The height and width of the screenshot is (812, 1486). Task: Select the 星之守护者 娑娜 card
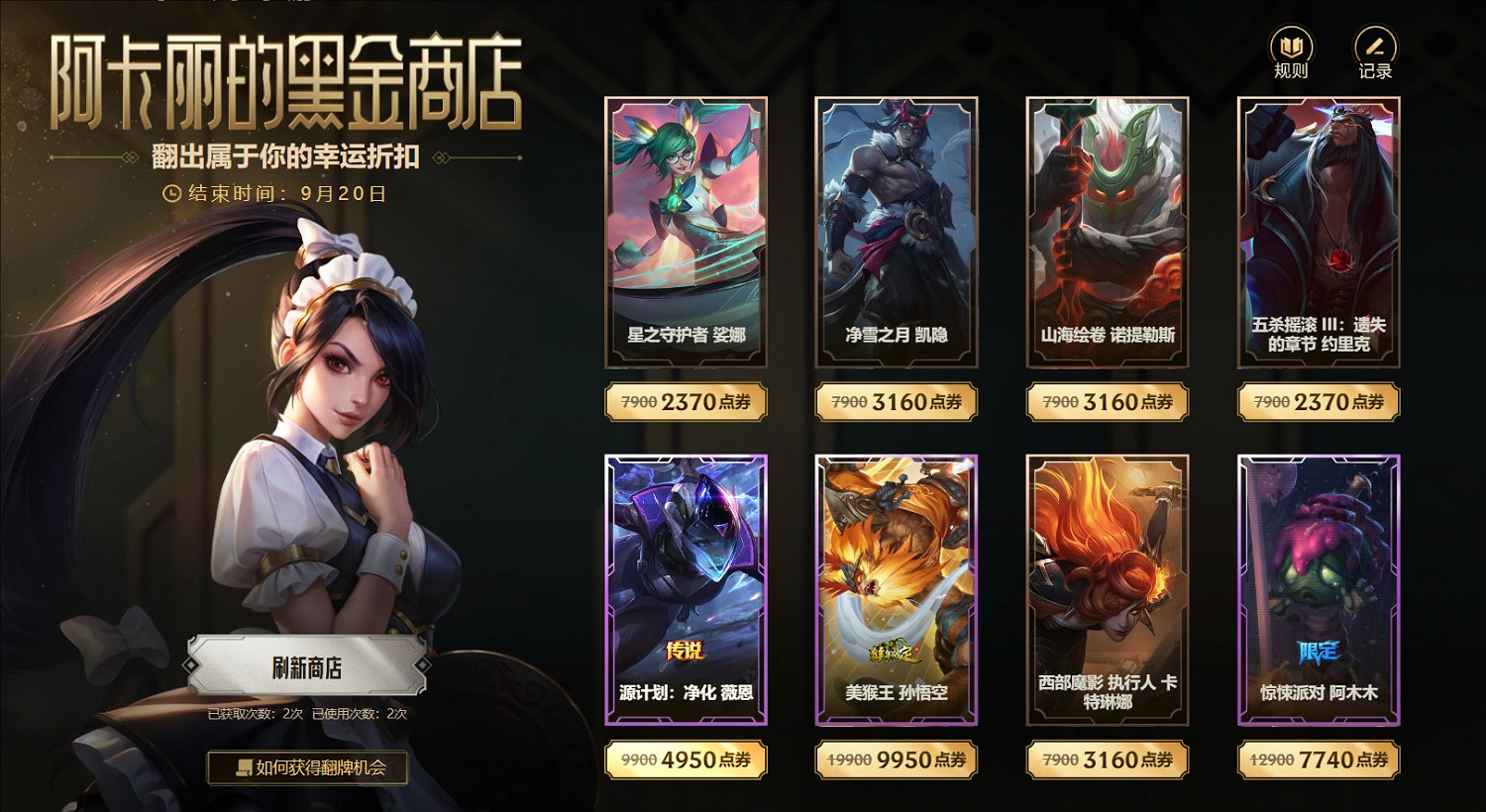[x=686, y=235]
